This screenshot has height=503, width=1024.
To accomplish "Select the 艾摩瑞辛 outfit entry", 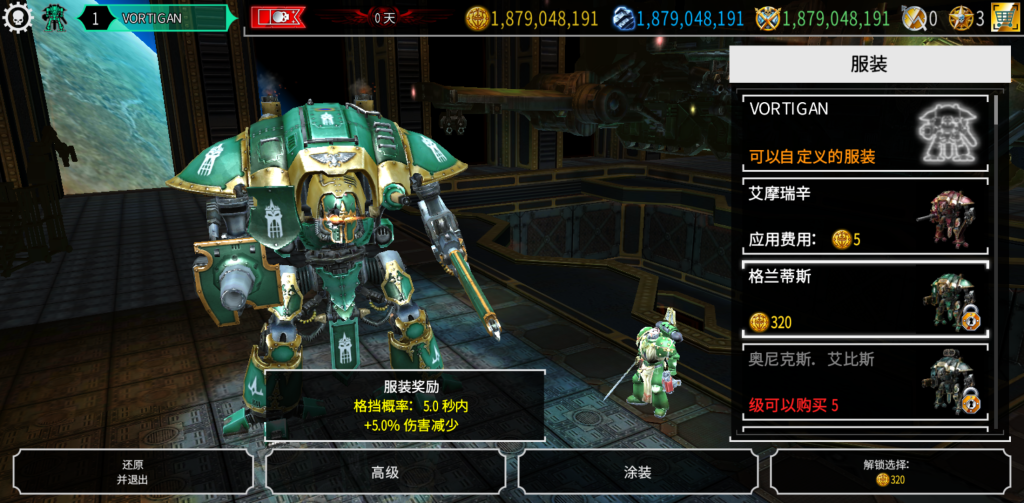I will click(x=864, y=216).
